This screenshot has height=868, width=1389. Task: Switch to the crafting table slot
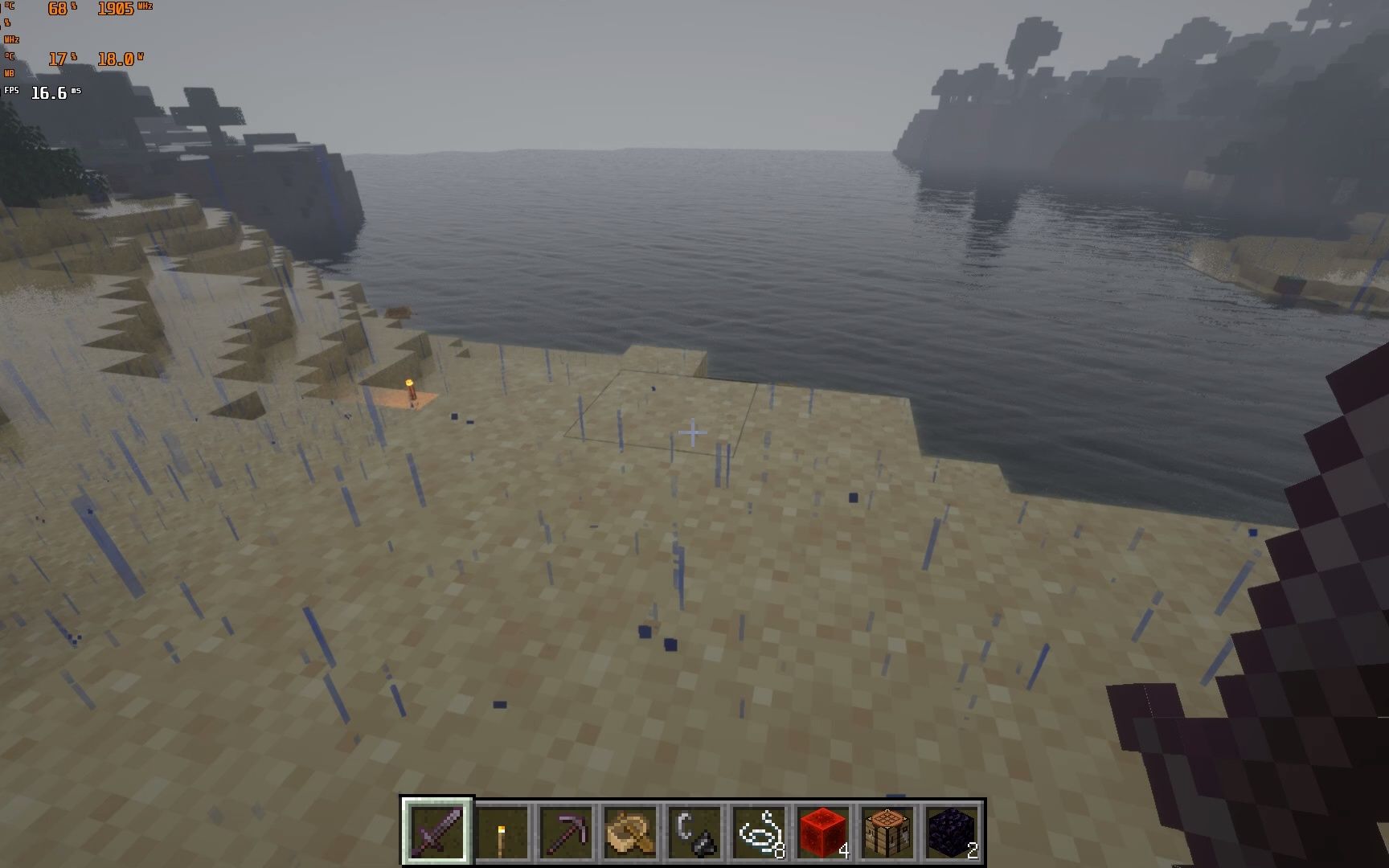tap(887, 832)
